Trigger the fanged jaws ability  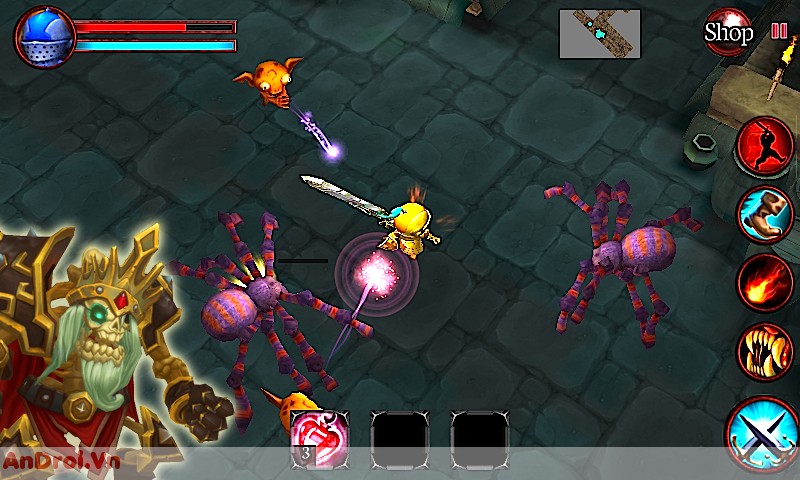[x=765, y=350]
